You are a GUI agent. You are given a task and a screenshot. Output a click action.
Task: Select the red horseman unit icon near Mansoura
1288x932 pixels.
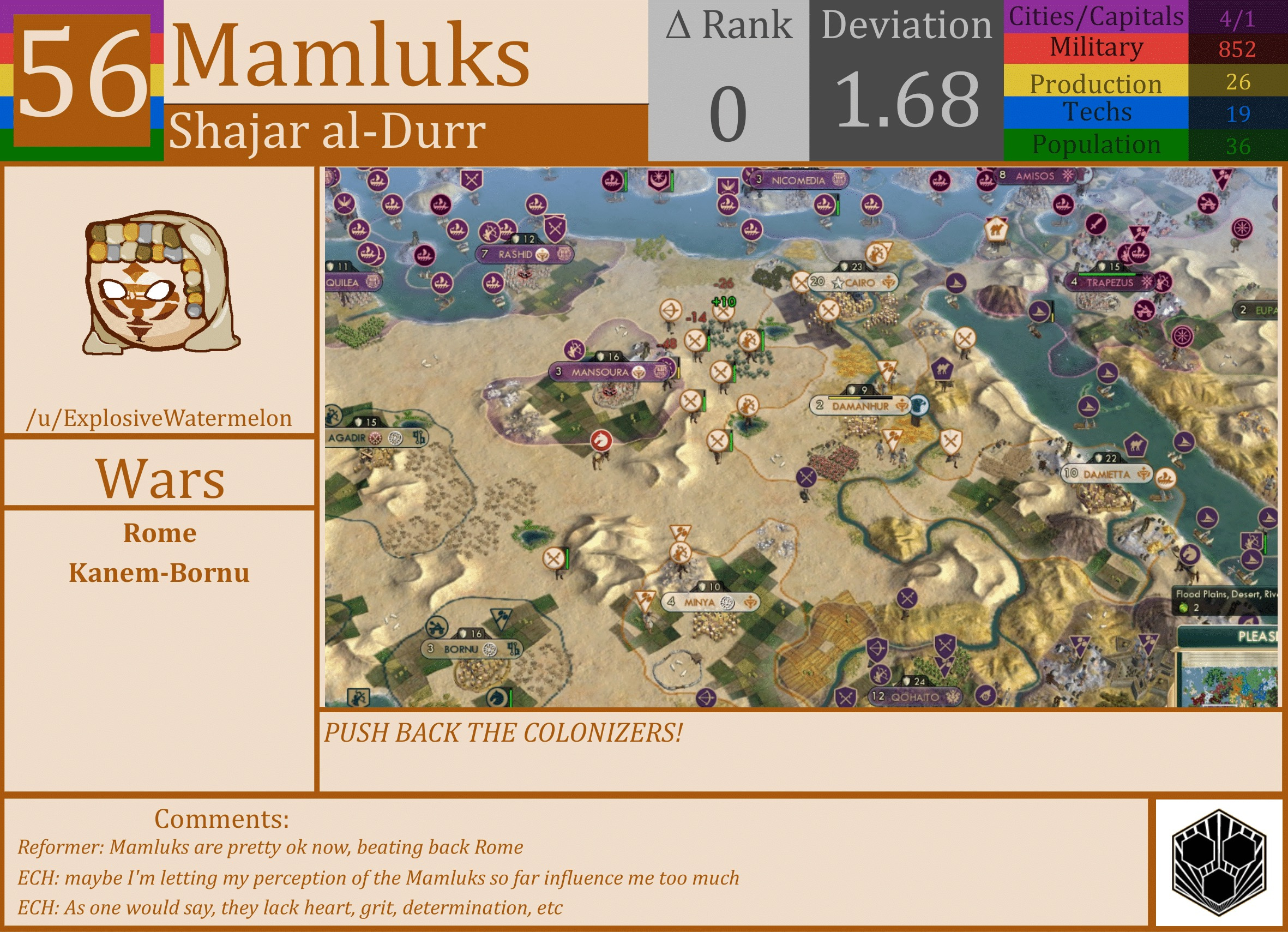pos(602,439)
